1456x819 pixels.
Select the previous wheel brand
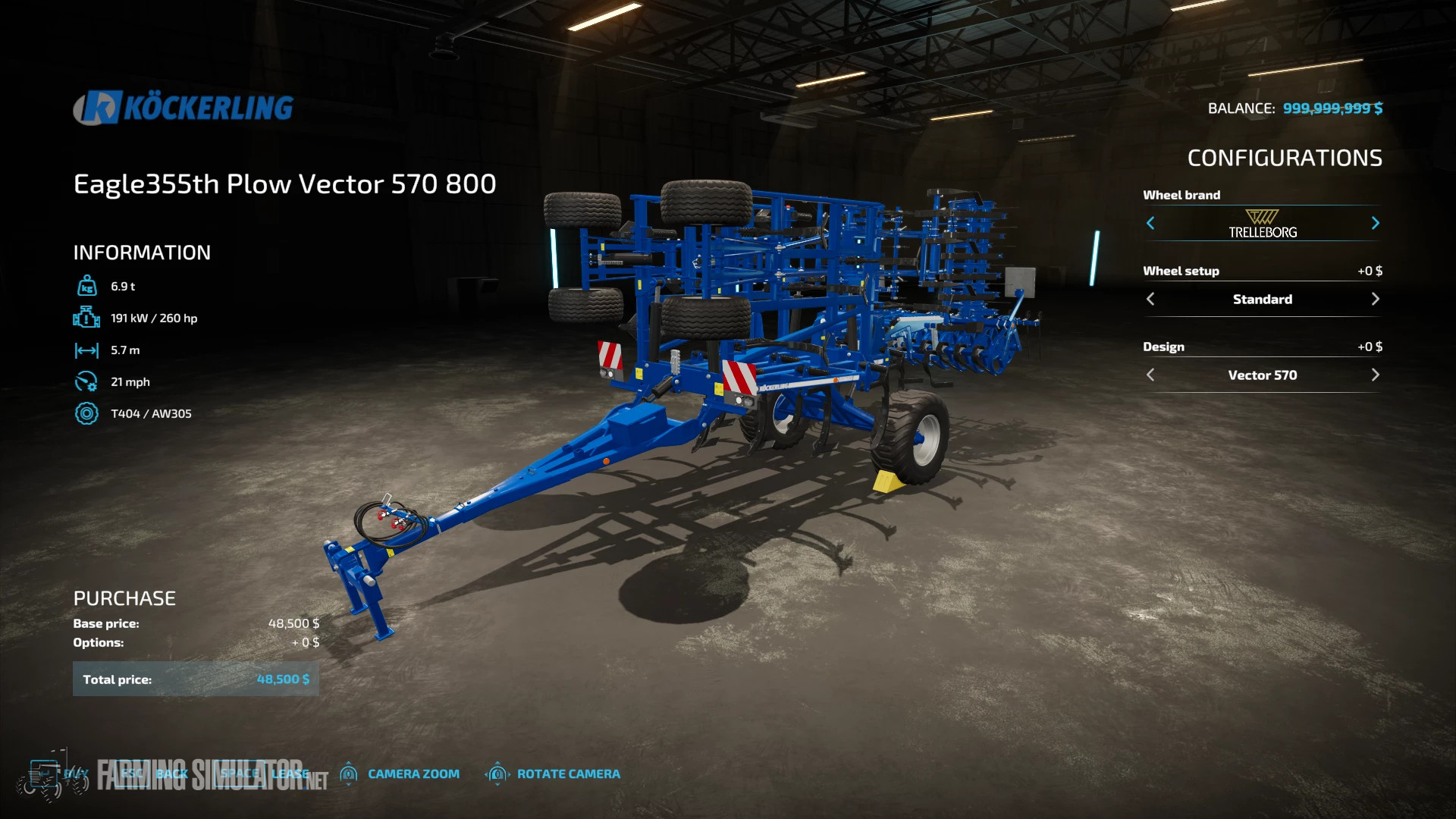[1150, 223]
